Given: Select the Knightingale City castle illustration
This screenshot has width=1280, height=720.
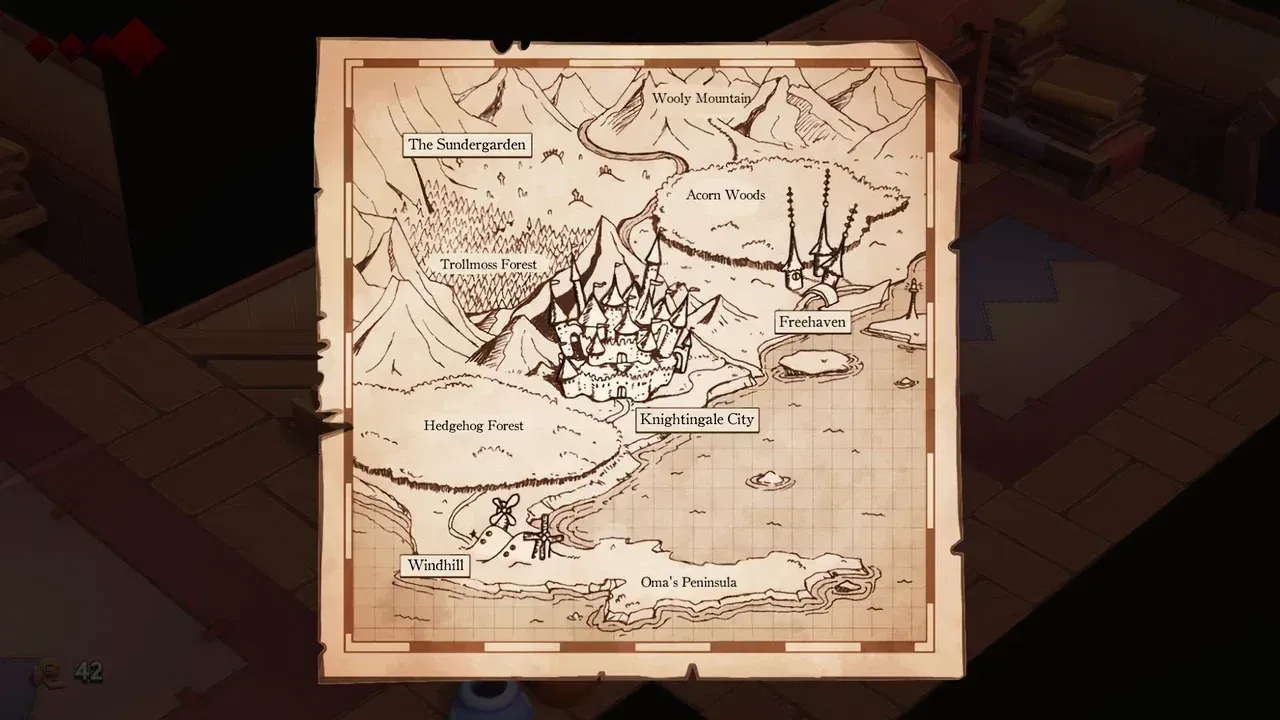Looking at the screenshot, I should point(620,320).
